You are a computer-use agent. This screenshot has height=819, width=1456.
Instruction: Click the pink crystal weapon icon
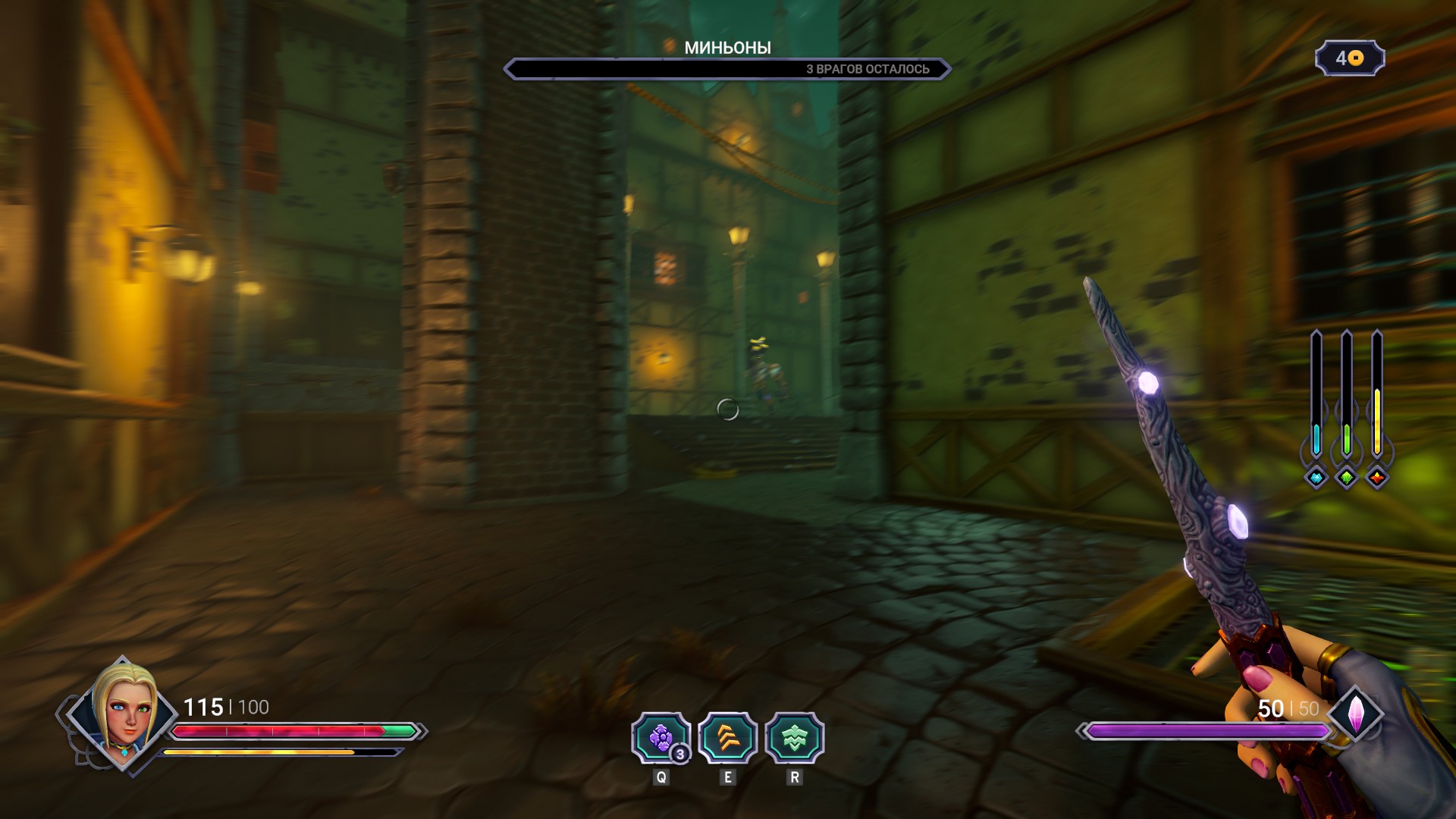point(1355,714)
